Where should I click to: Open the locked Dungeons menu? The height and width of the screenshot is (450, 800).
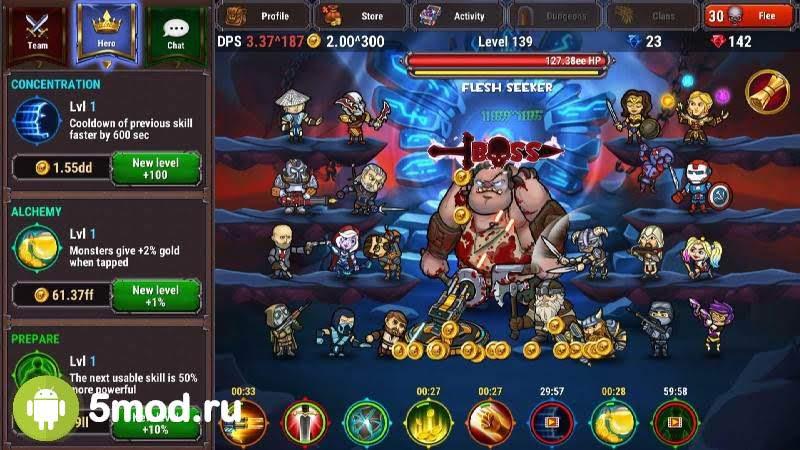coord(556,15)
